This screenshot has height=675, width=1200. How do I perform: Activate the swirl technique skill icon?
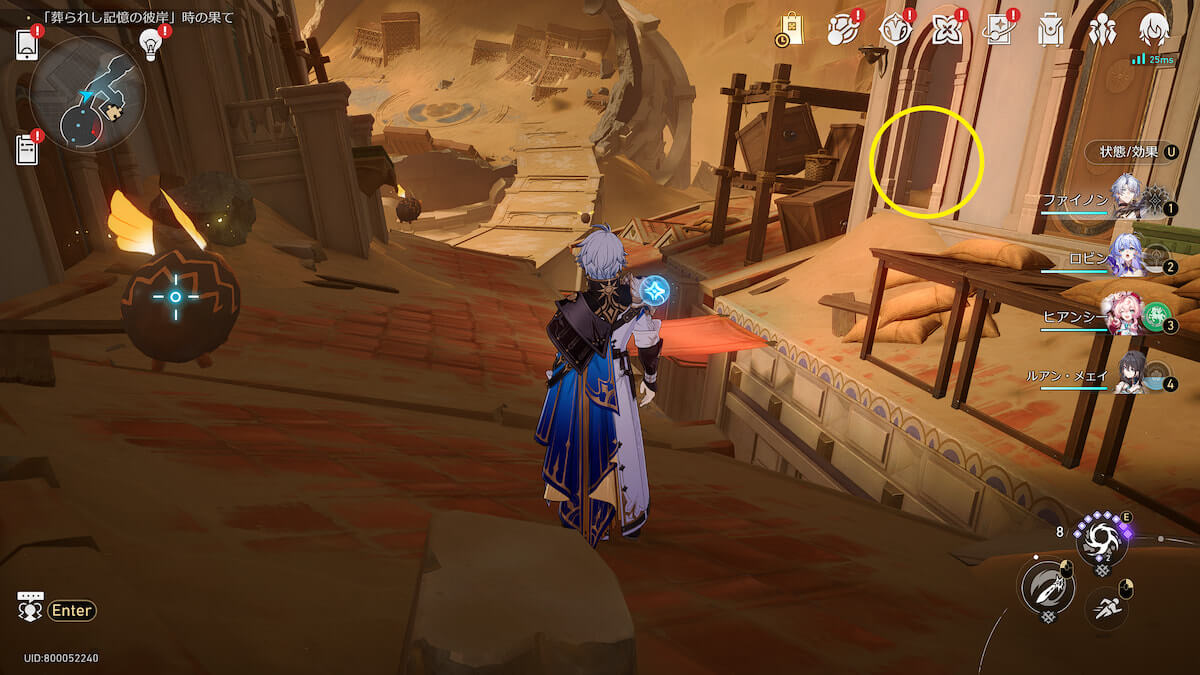tap(1101, 540)
